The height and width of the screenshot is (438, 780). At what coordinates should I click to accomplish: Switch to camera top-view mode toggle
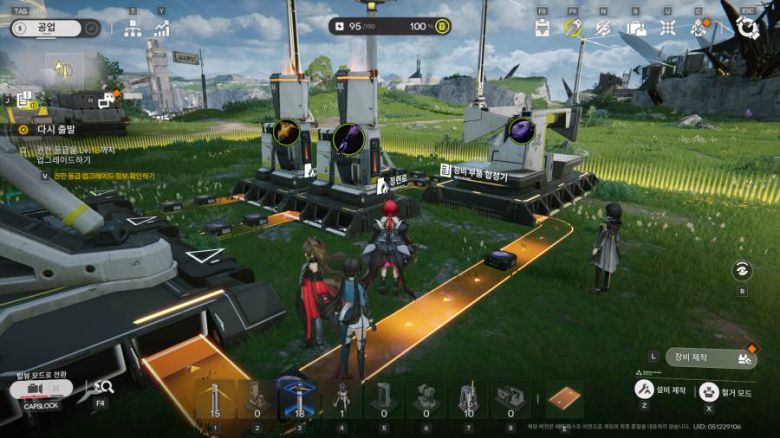coord(37,389)
